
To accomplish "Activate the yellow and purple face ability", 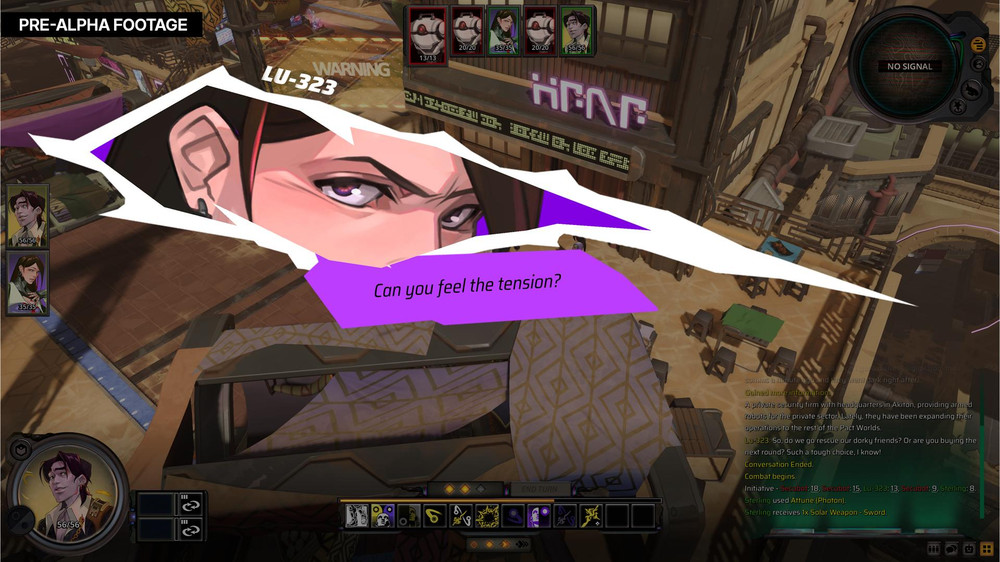I will [383, 516].
